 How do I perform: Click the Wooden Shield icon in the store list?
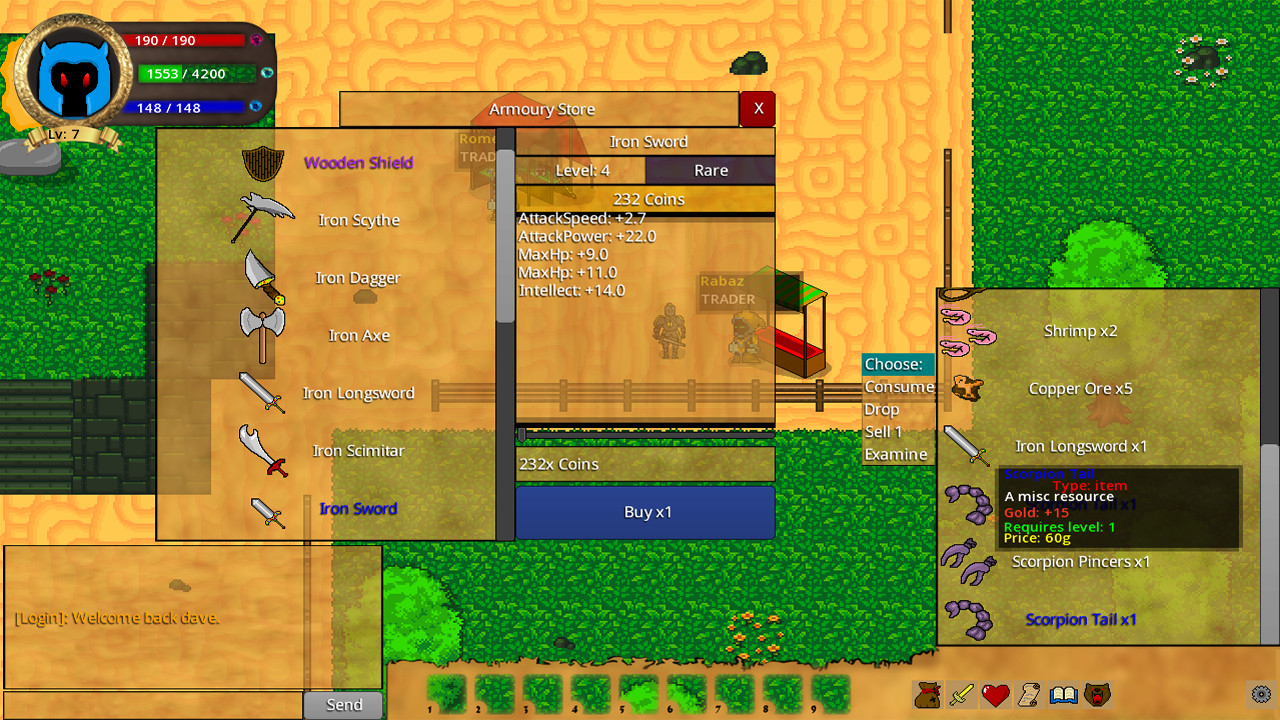[262, 162]
